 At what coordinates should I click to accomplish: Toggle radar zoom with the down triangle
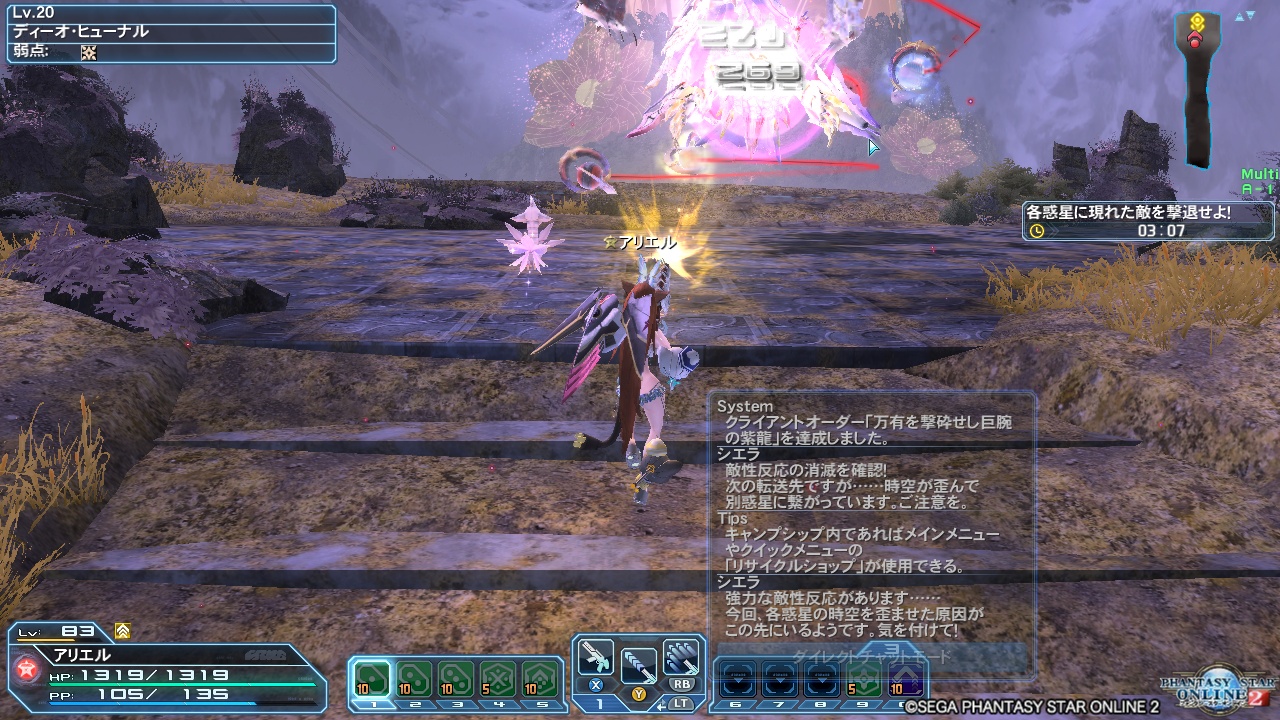pyautogui.click(x=1251, y=15)
